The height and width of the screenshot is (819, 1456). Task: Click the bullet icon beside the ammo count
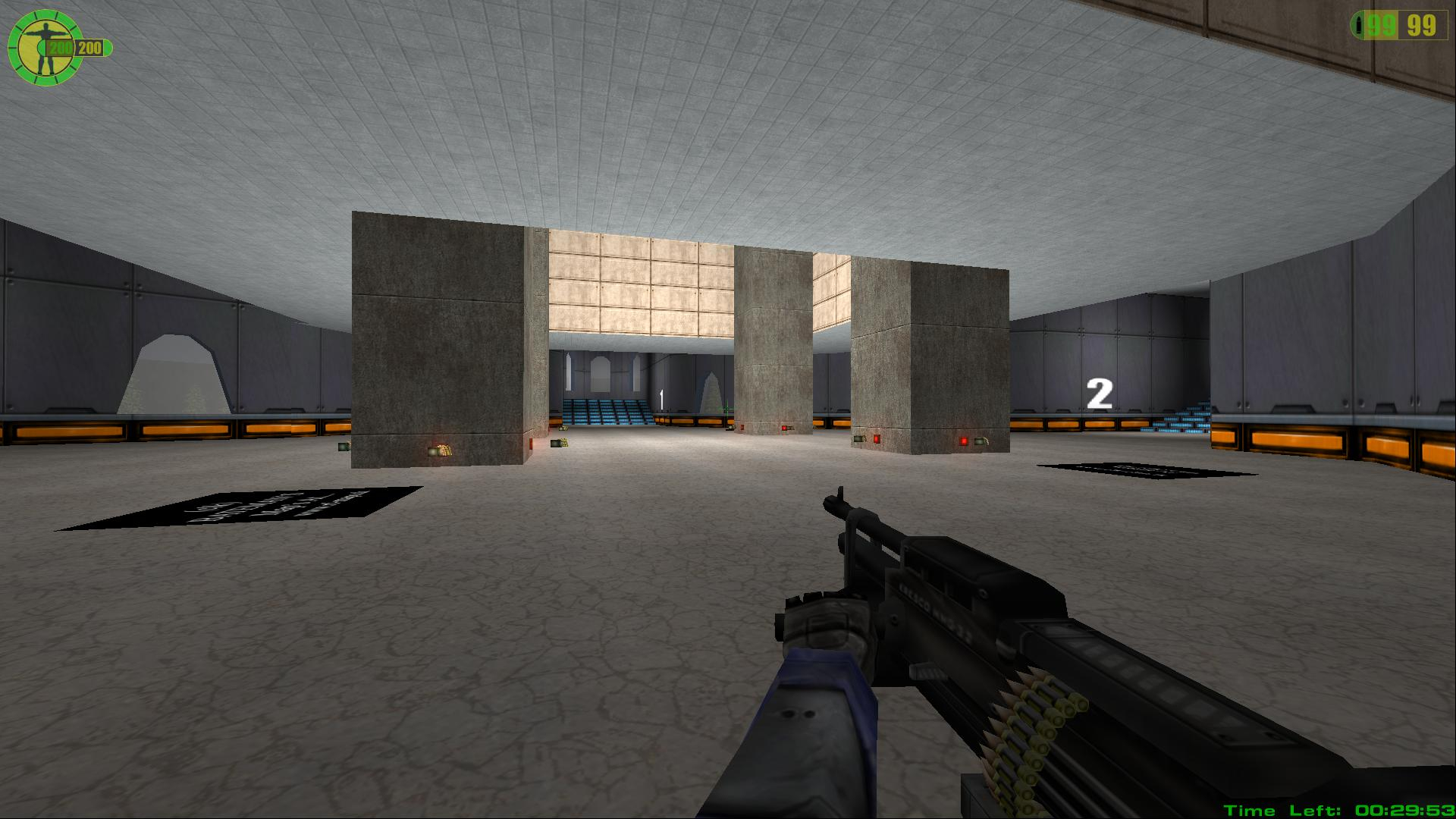coord(1360,27)
